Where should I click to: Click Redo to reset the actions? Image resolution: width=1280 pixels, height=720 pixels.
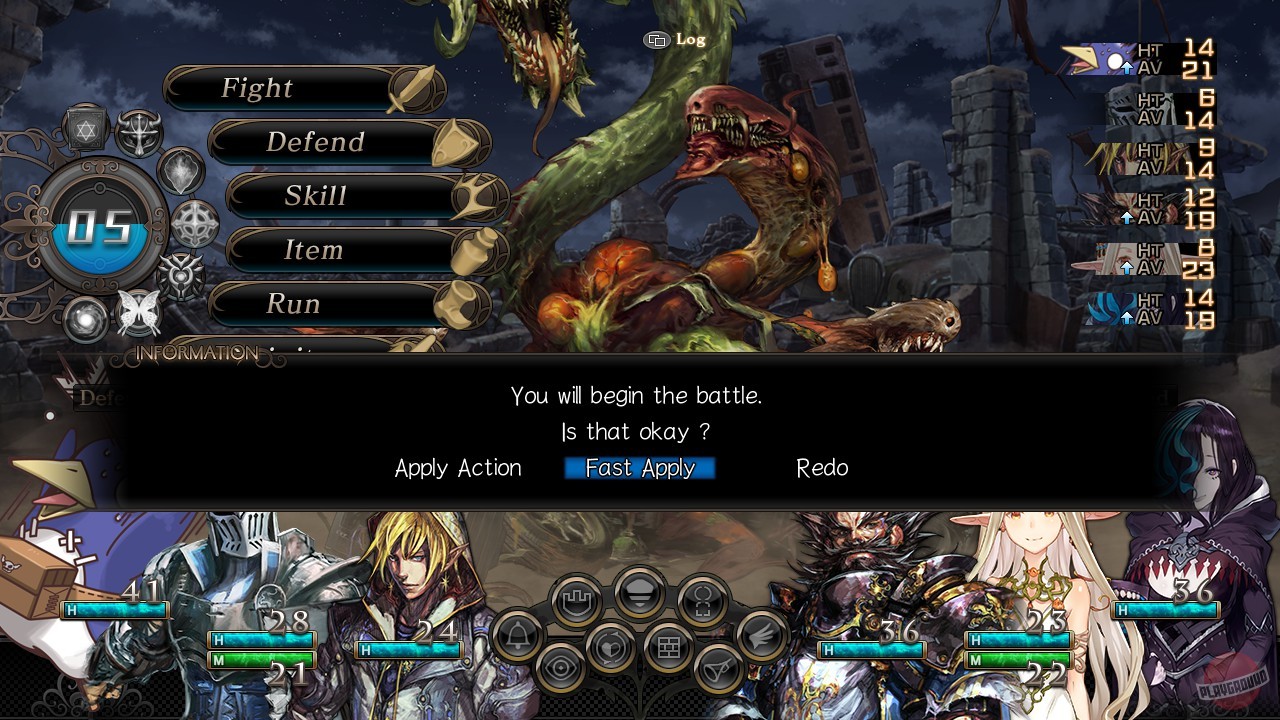coord(822,468)
